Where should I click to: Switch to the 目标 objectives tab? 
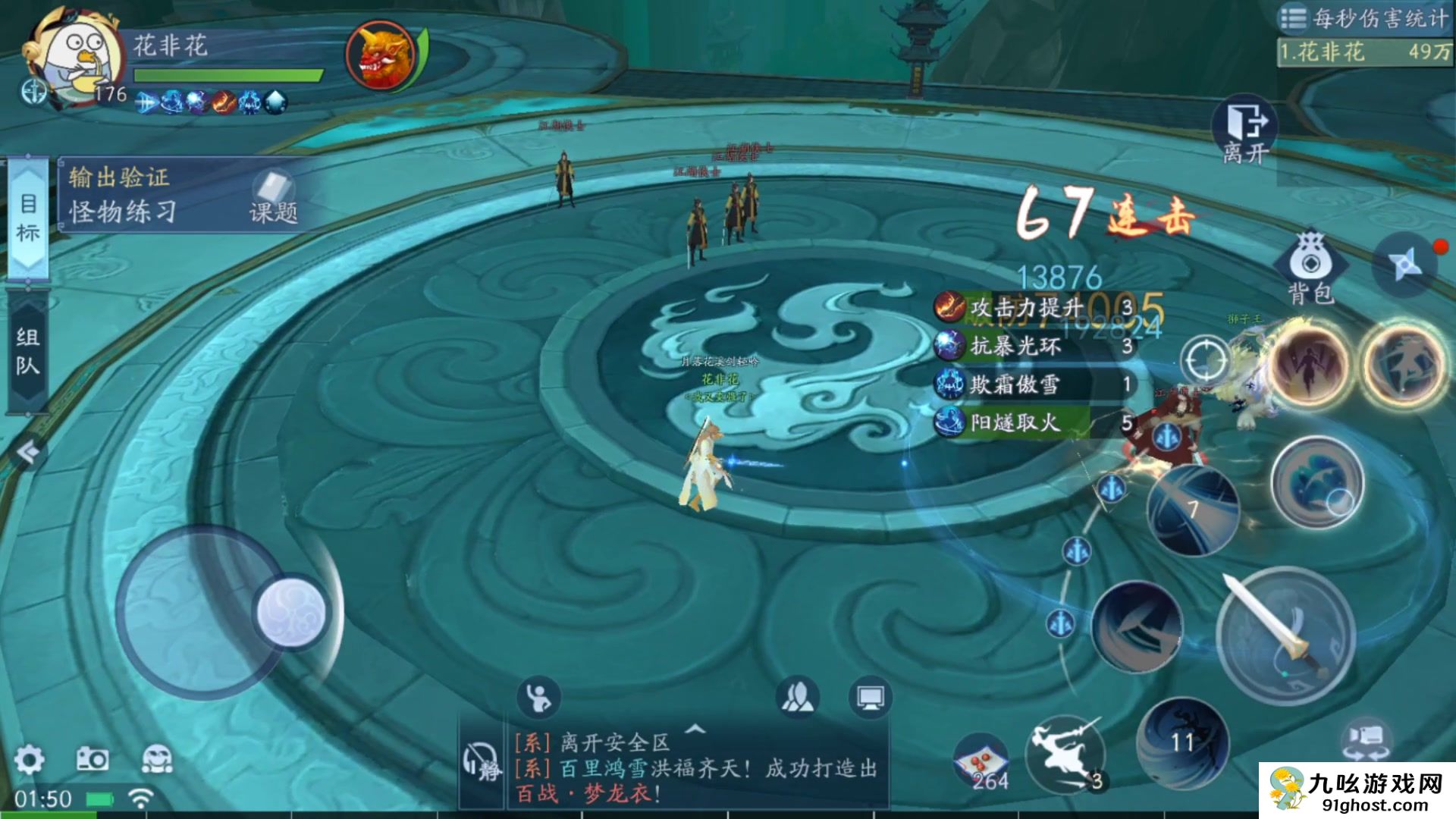(28, 218)
